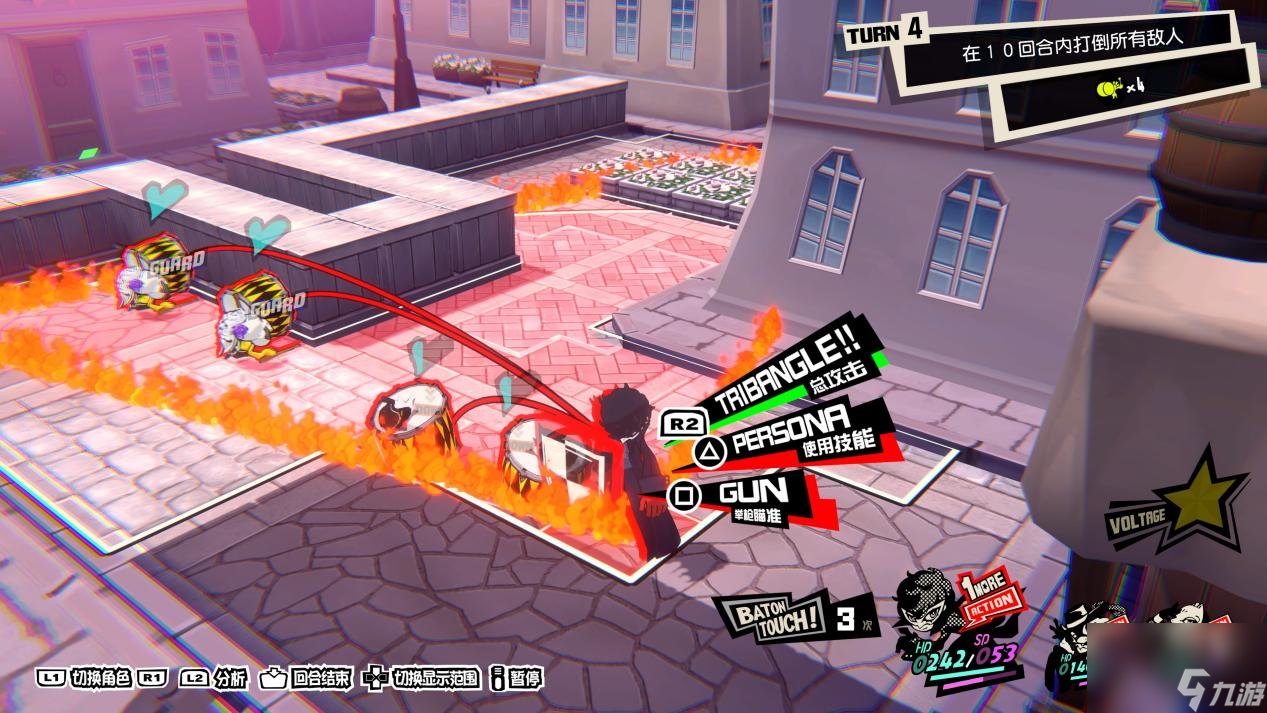Select the GUN aim command
Image resolution: width=1267 pixels, height=713 pixels.
coord(755,494)
